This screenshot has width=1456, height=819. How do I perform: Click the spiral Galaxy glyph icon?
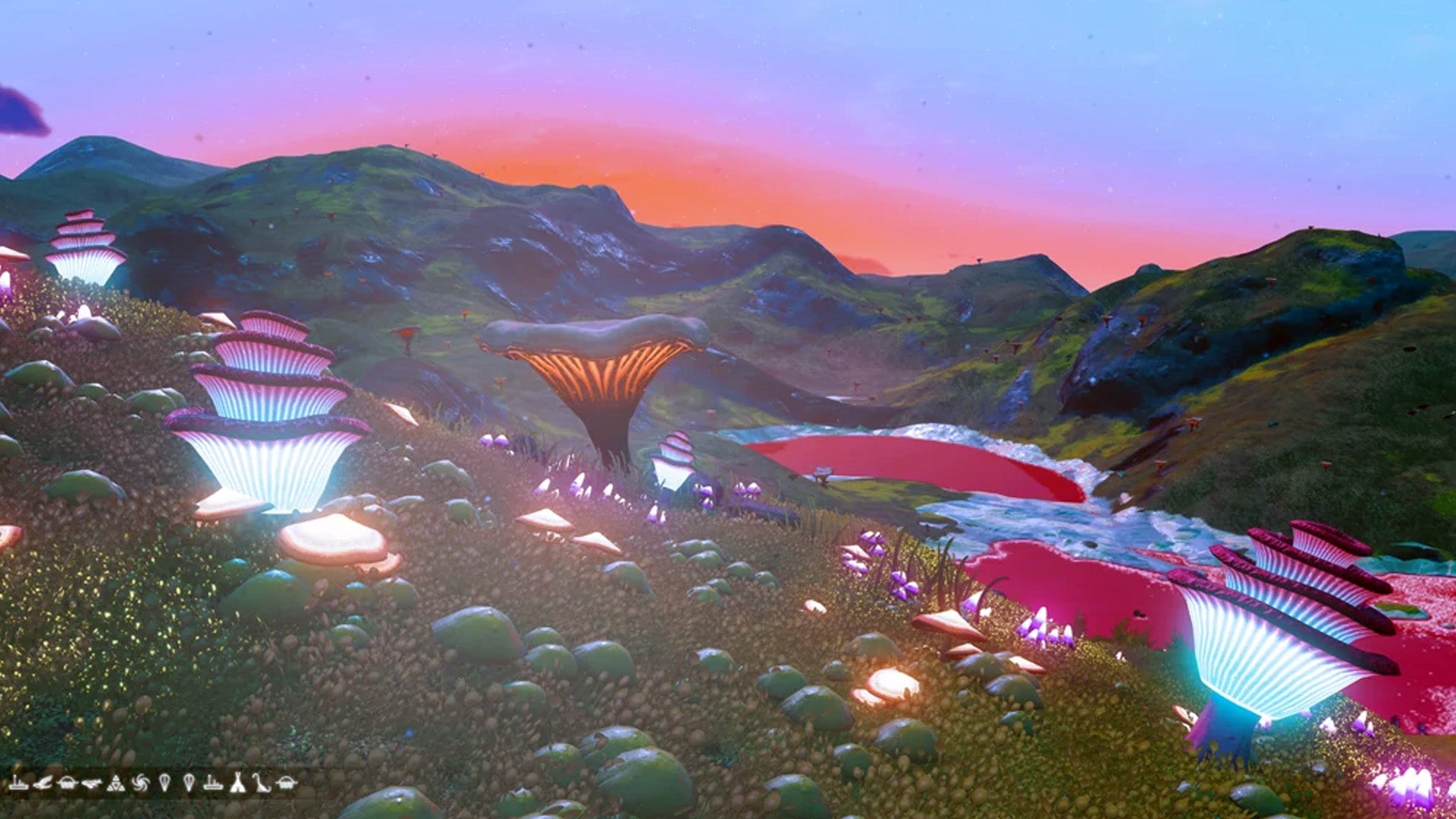[x=140, y=783]
